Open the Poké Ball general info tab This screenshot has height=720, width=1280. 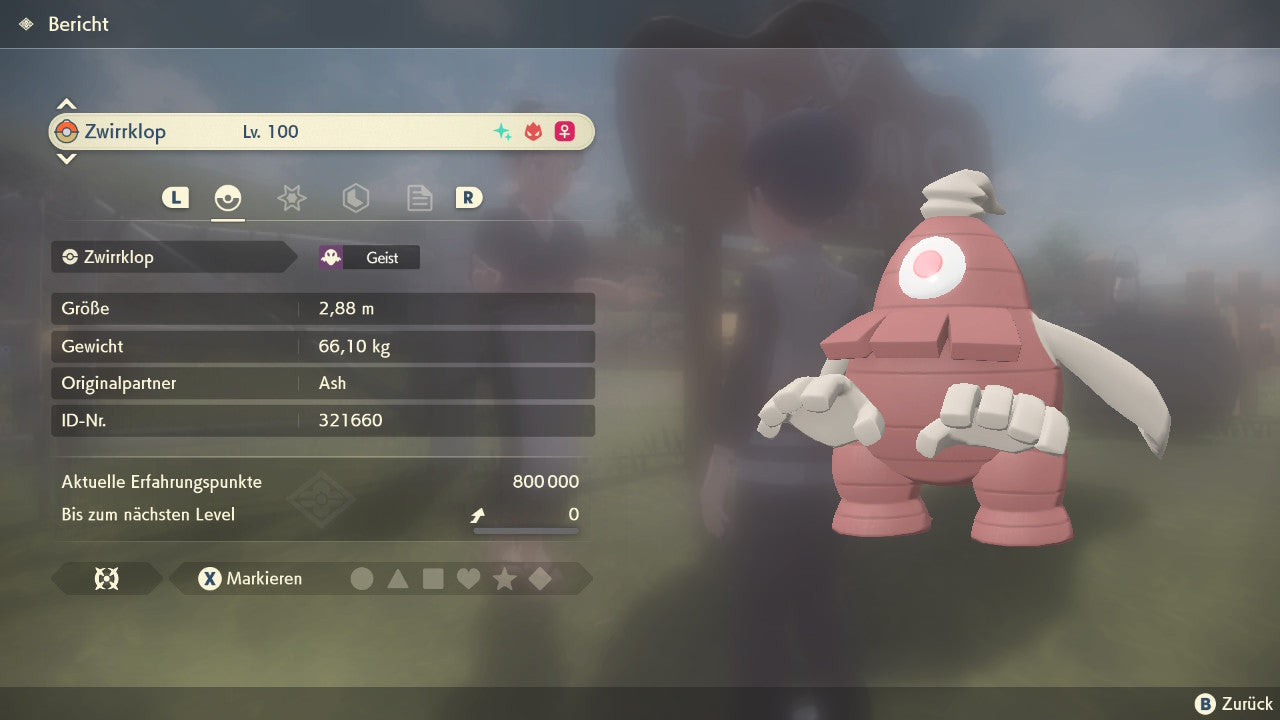click(x=228, y=198)
